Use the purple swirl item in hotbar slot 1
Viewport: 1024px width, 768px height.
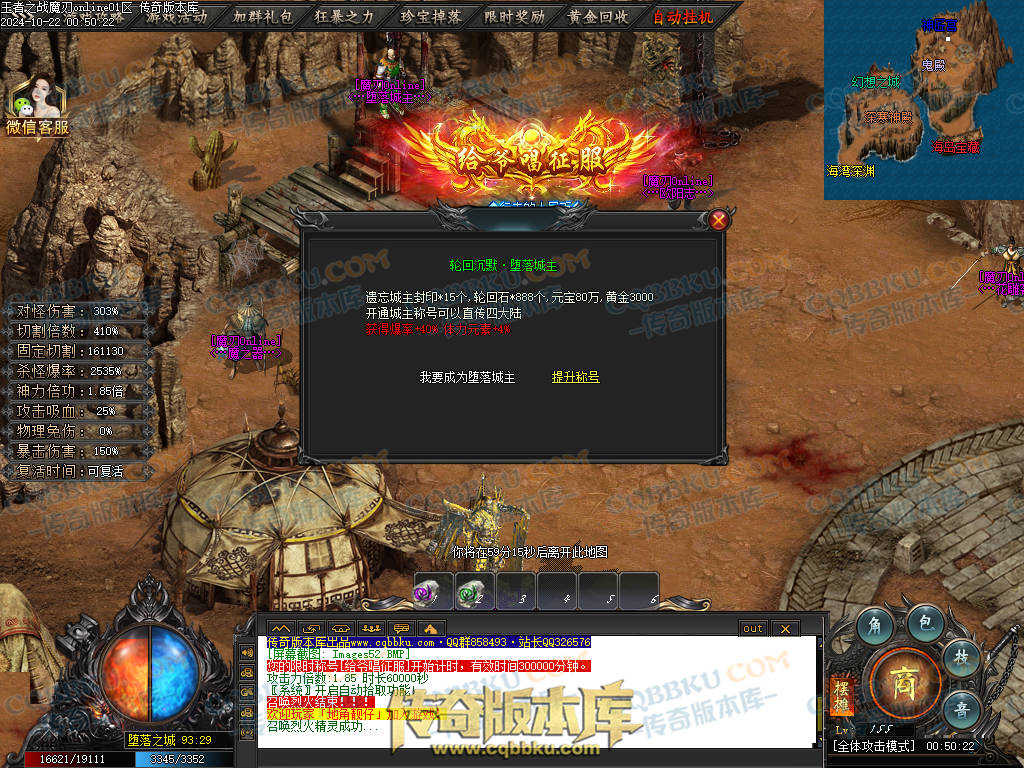click(434, 591)
